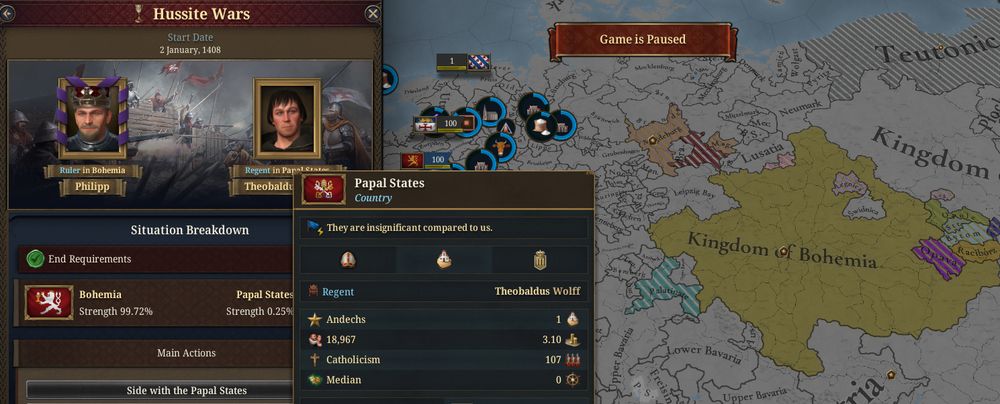Screen dimensions: 1000x404
Task: Open Theobaldus Wolff regent link
Action: tap(537, 292)
